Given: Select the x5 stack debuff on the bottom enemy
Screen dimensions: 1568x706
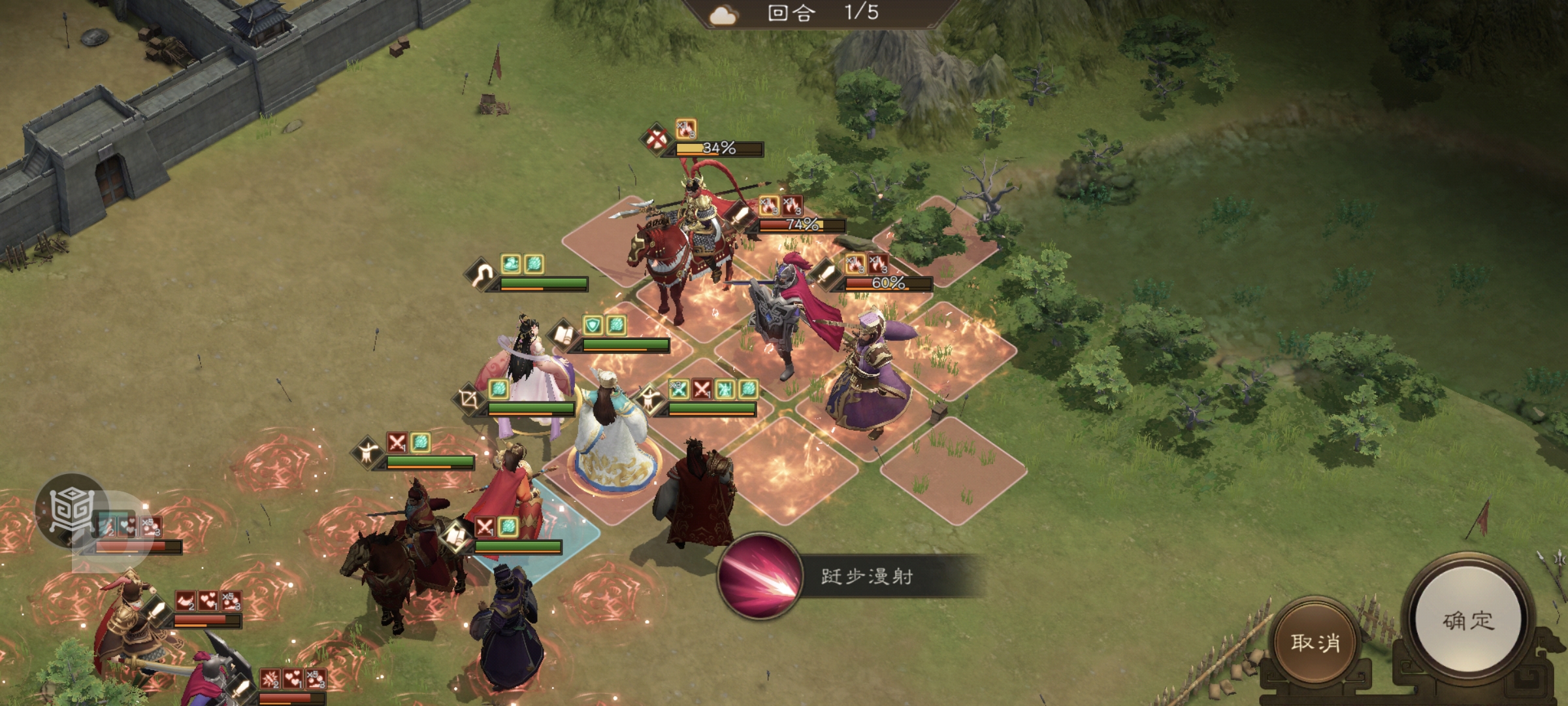Looking at the screenshot, I should coord(316,679).
